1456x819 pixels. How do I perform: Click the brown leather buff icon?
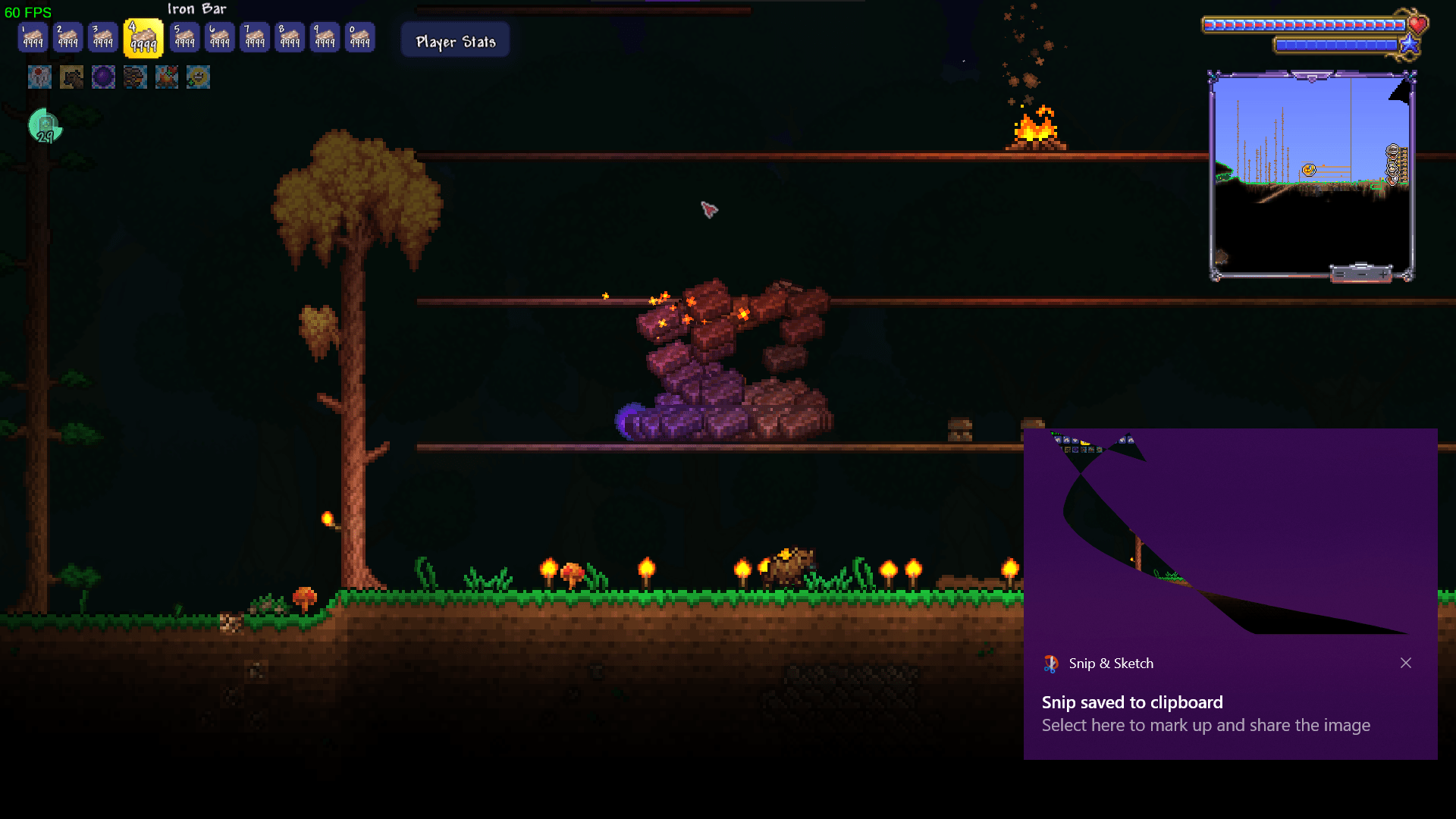(71, 77)
